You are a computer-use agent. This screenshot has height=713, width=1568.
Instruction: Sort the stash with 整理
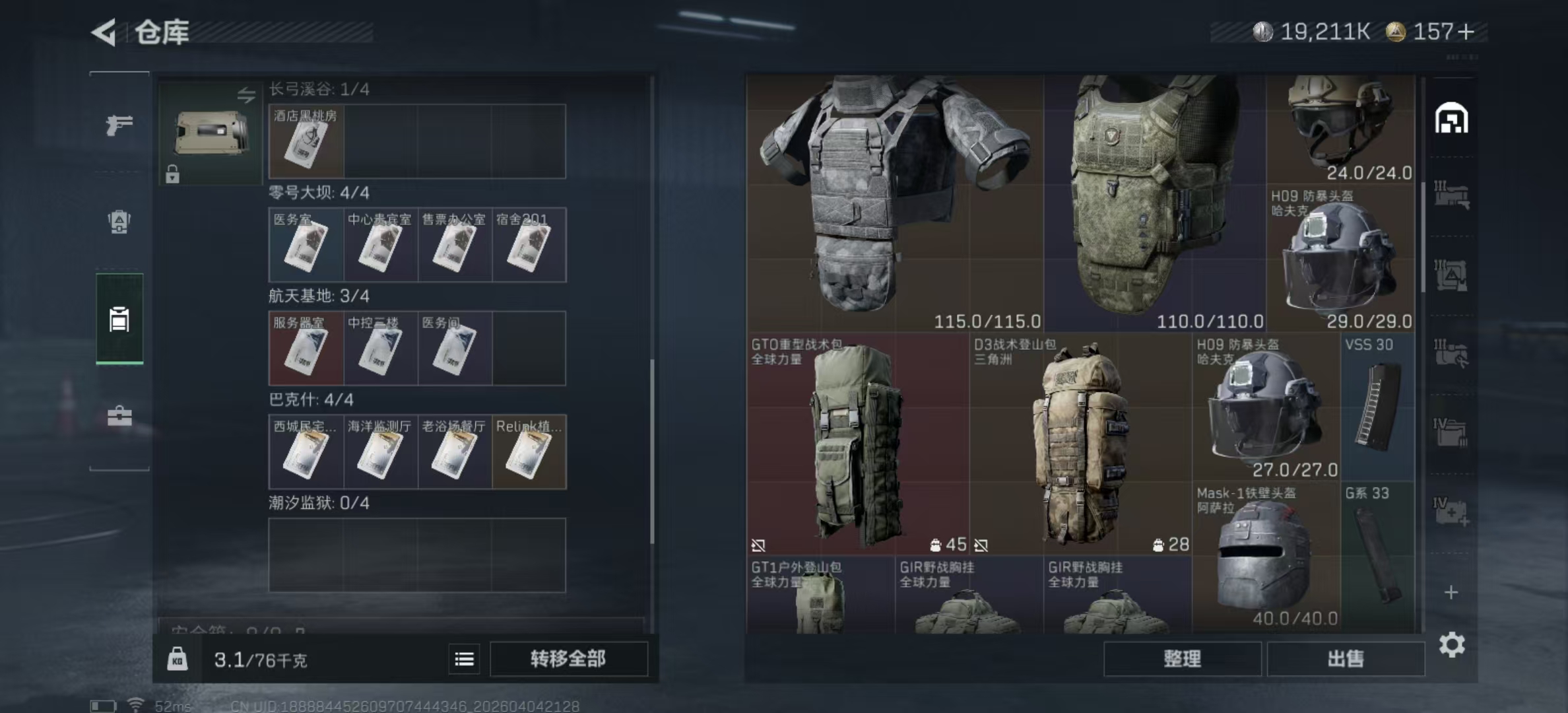1182,659
